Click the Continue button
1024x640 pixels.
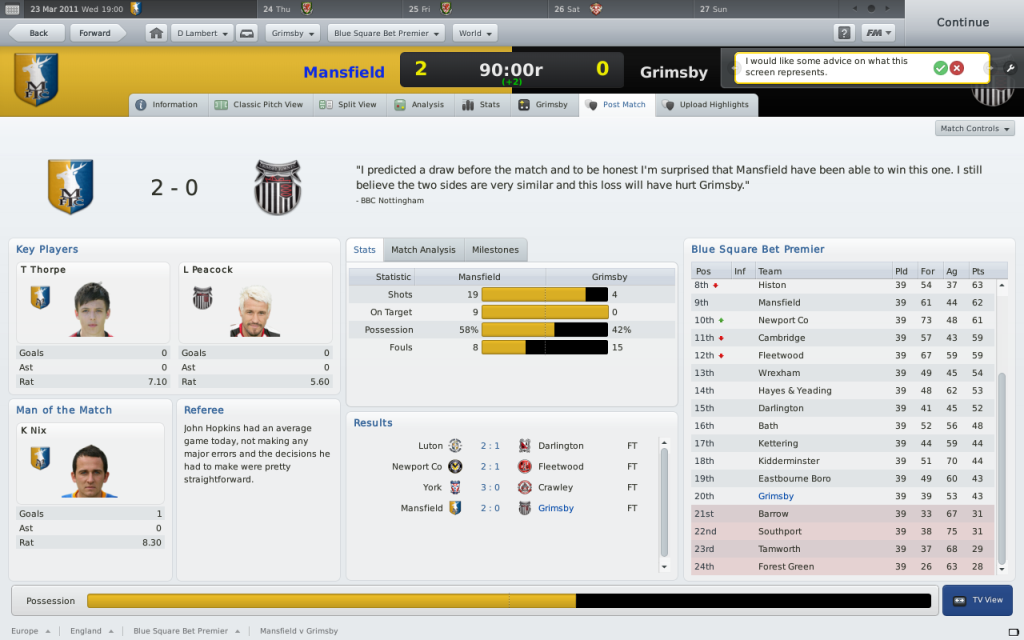pos(962,22)
